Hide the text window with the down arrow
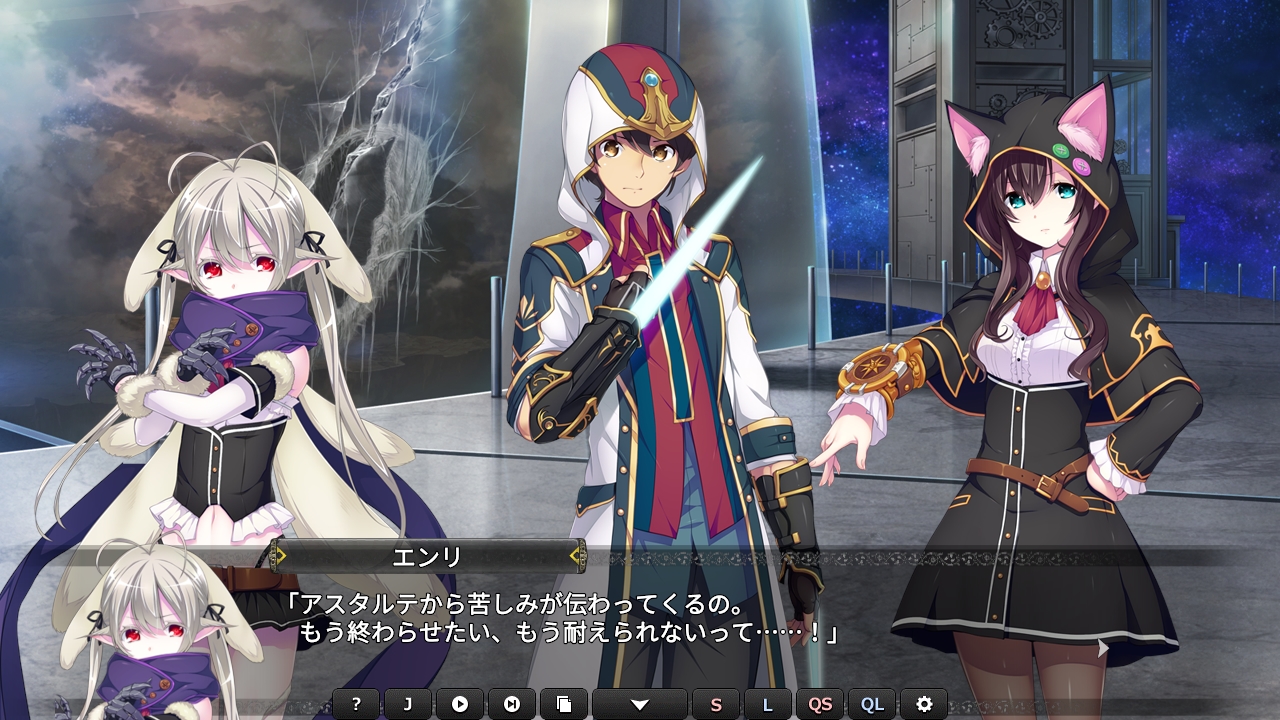 click(640, 704)
